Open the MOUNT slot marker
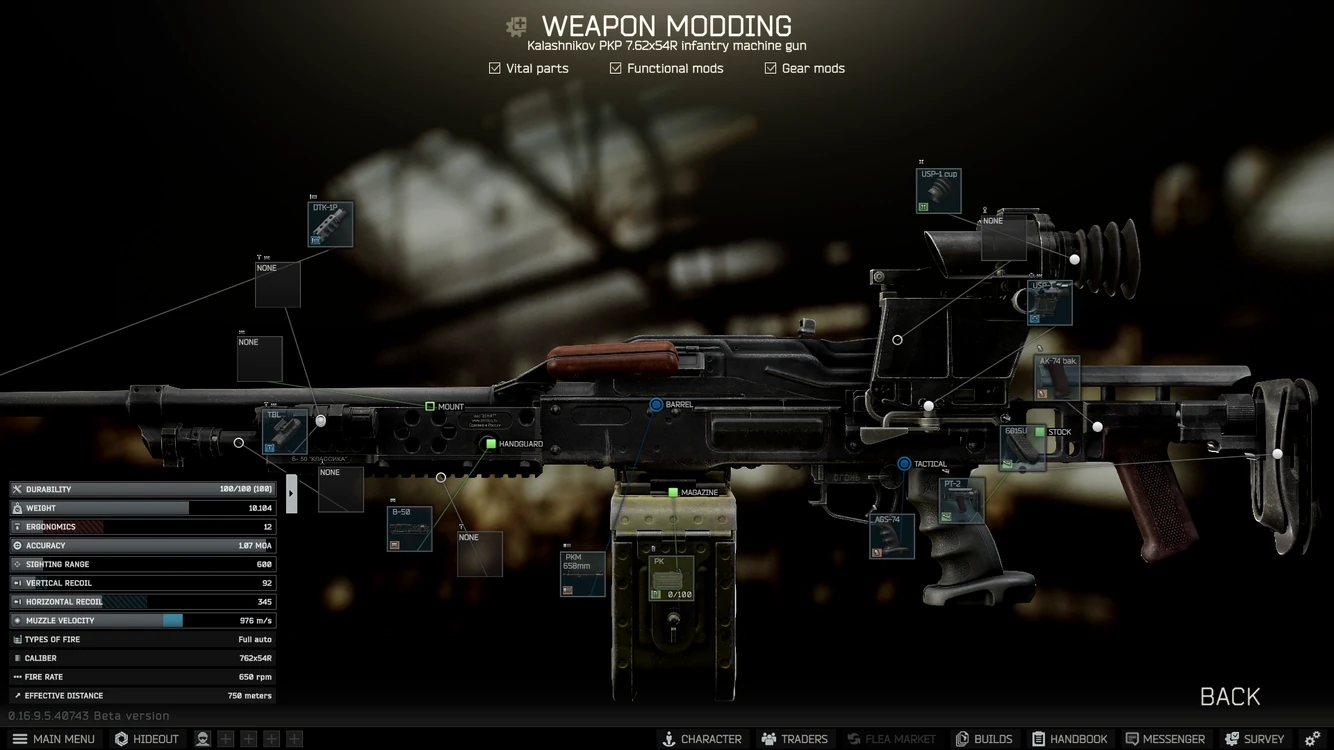Image resolution: width=1334 pixels, height=750 pixels. (430, 406)
